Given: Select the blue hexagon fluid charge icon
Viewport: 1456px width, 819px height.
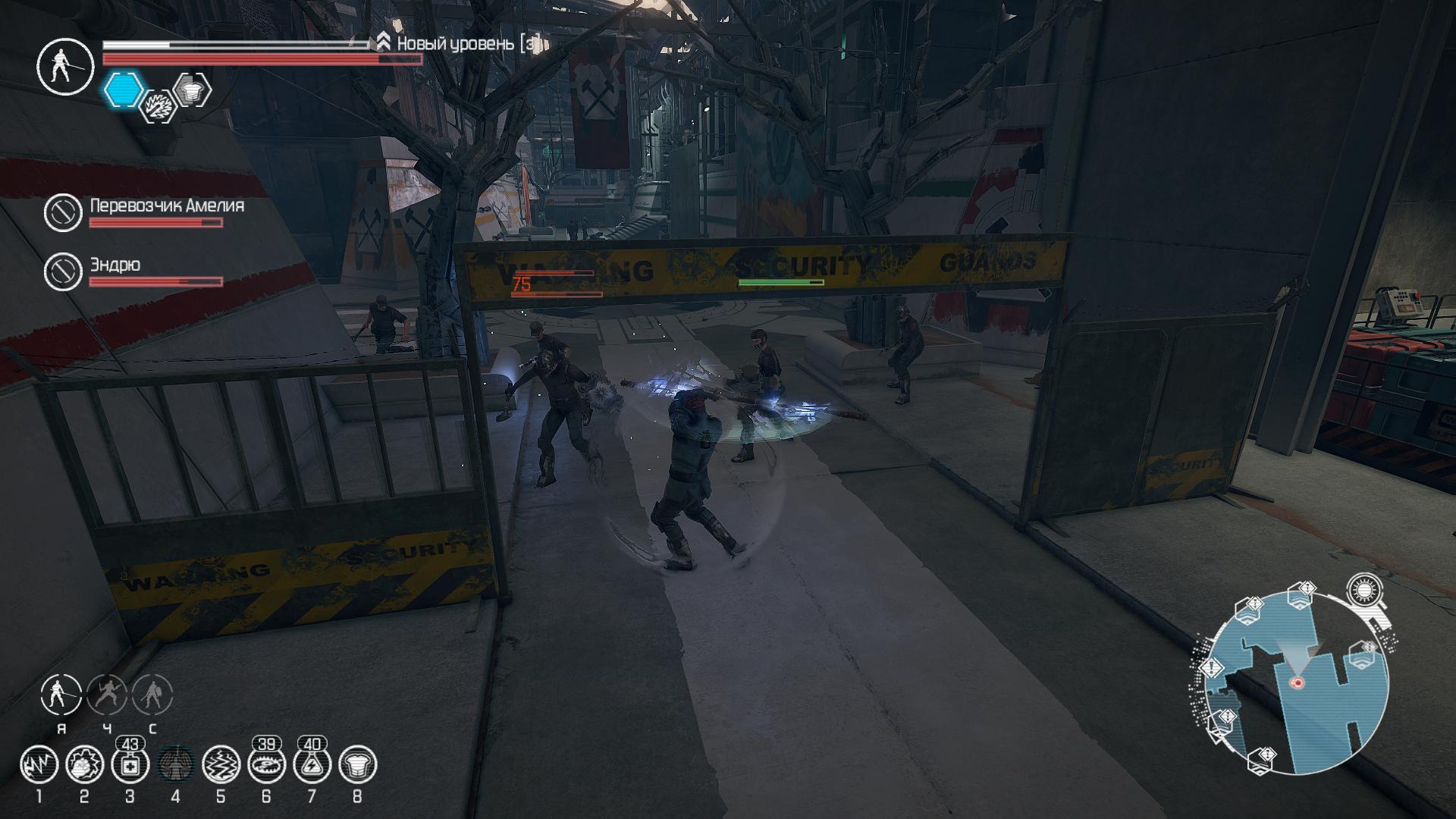Looking at the screenshot, I should [124, 89].
